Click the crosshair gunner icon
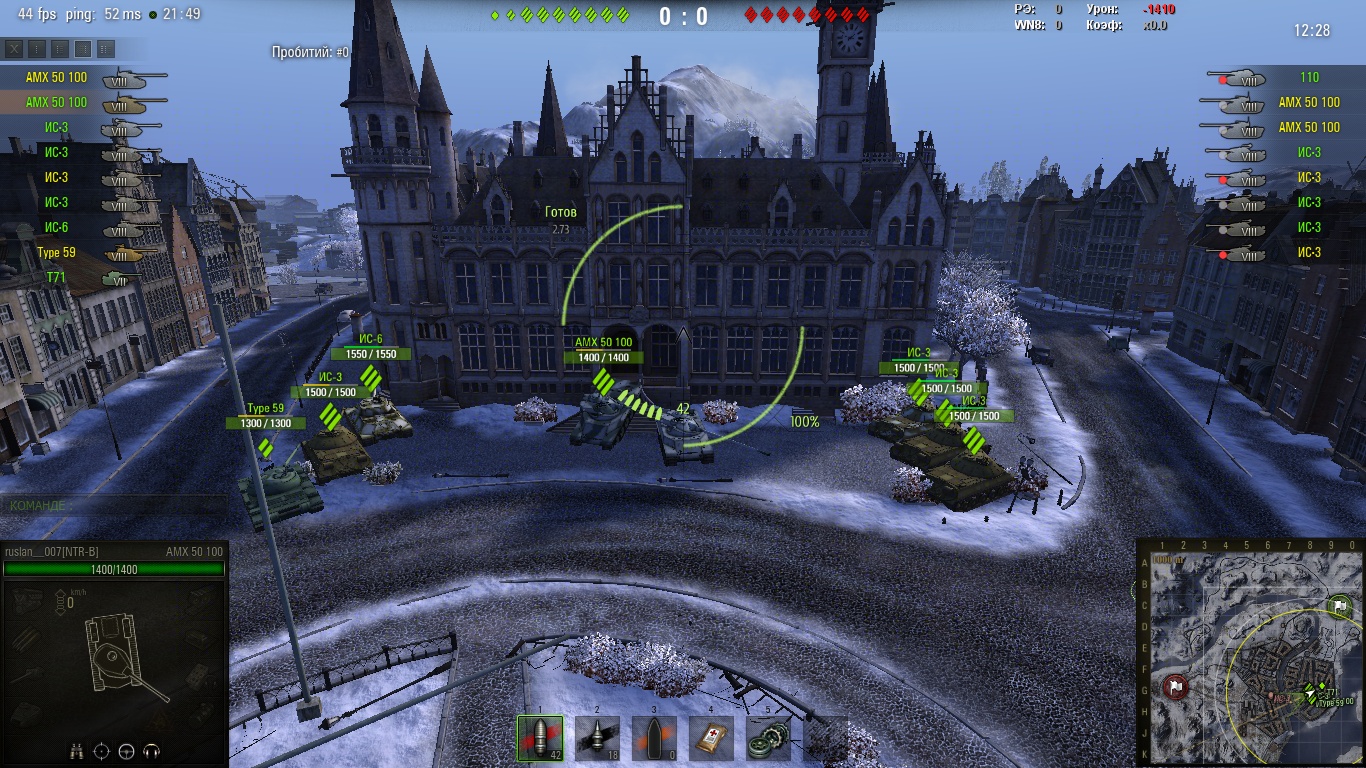 pos(101,751)
